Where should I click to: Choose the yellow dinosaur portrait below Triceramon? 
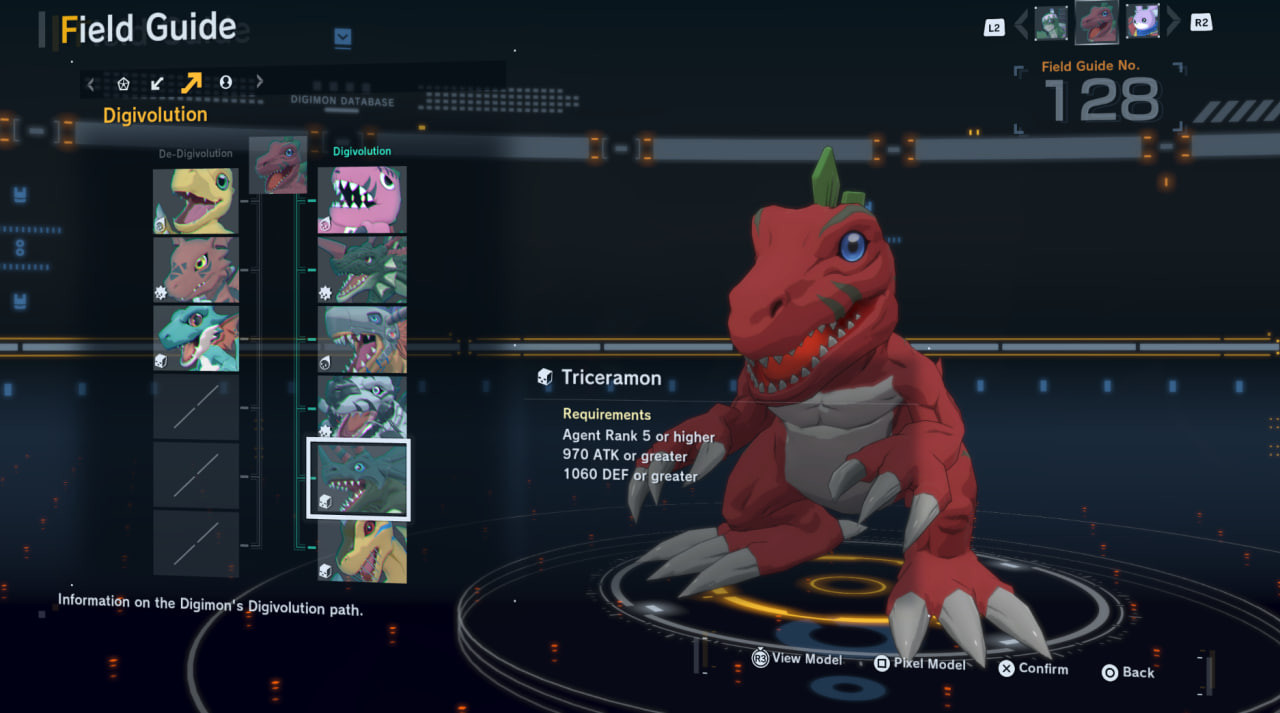(x=362, y=550)
